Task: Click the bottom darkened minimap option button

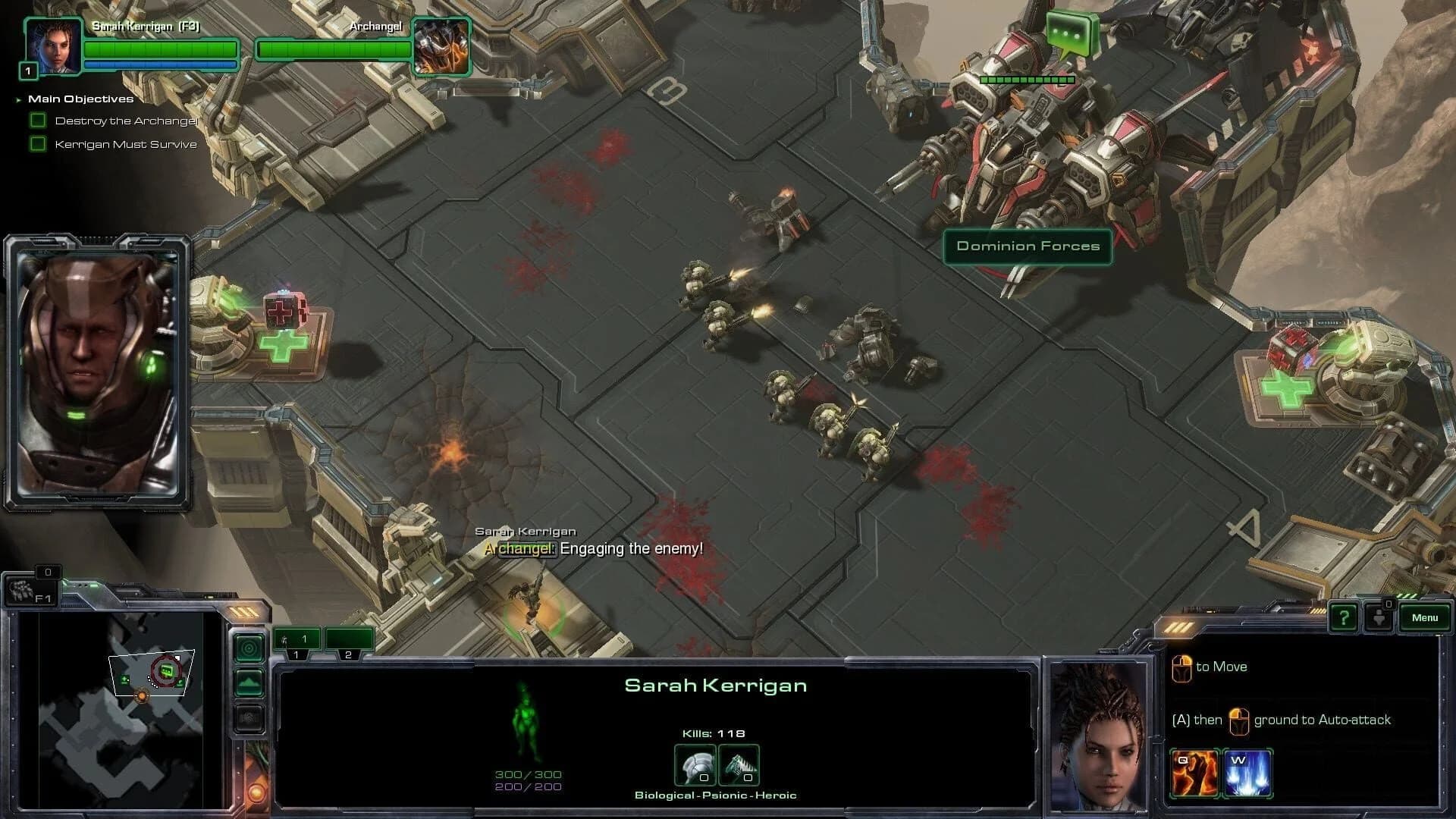Action: pyautogui.click(x=249, y=716)
